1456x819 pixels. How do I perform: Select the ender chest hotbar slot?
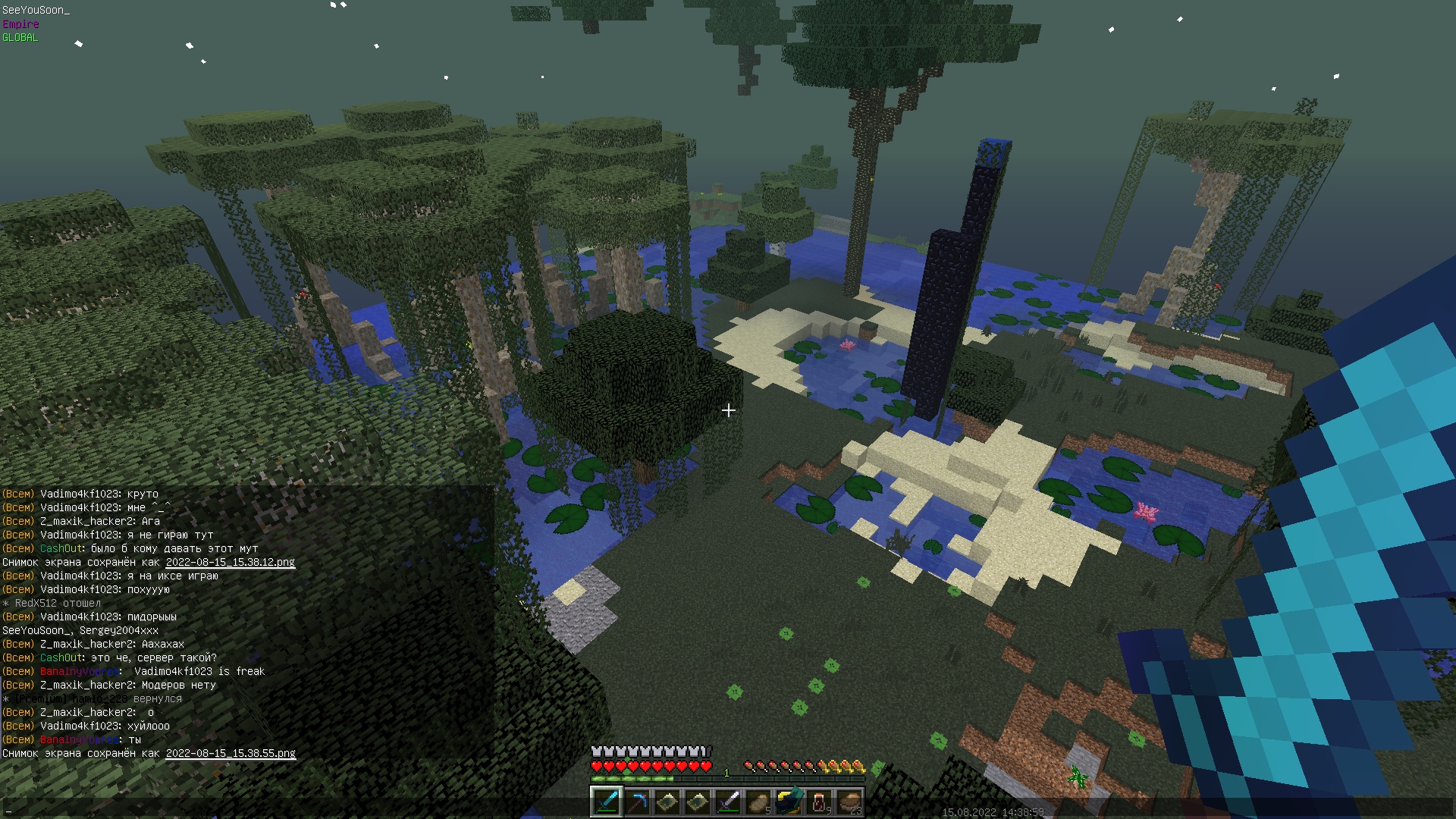[x=789, y=802]
